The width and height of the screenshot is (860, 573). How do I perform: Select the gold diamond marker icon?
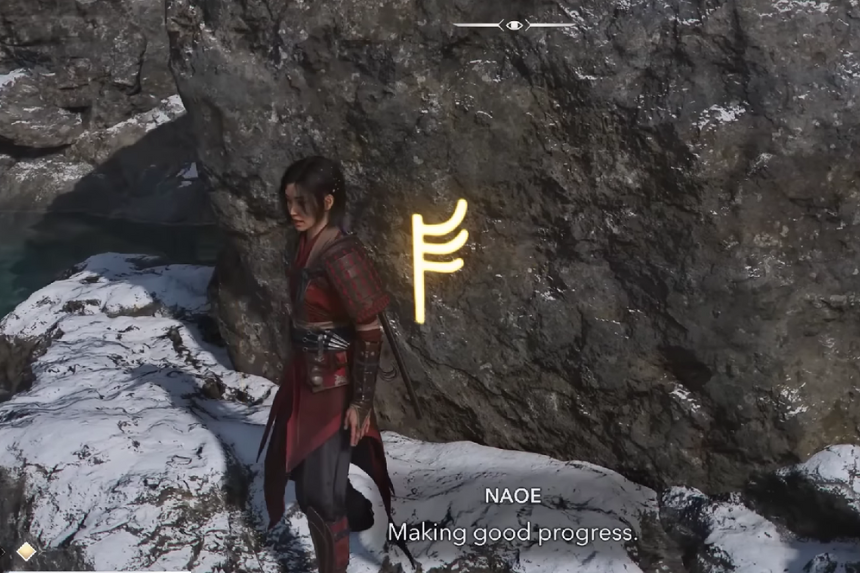[26, 551]
